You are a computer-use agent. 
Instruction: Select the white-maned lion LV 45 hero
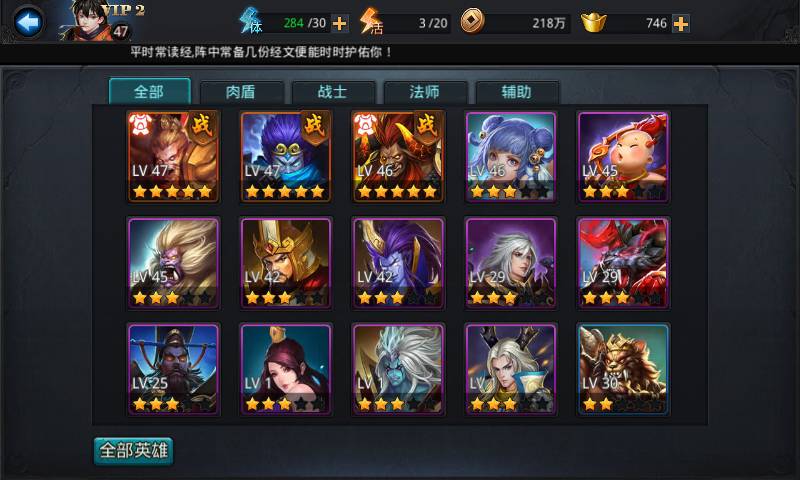click(173, 263)
